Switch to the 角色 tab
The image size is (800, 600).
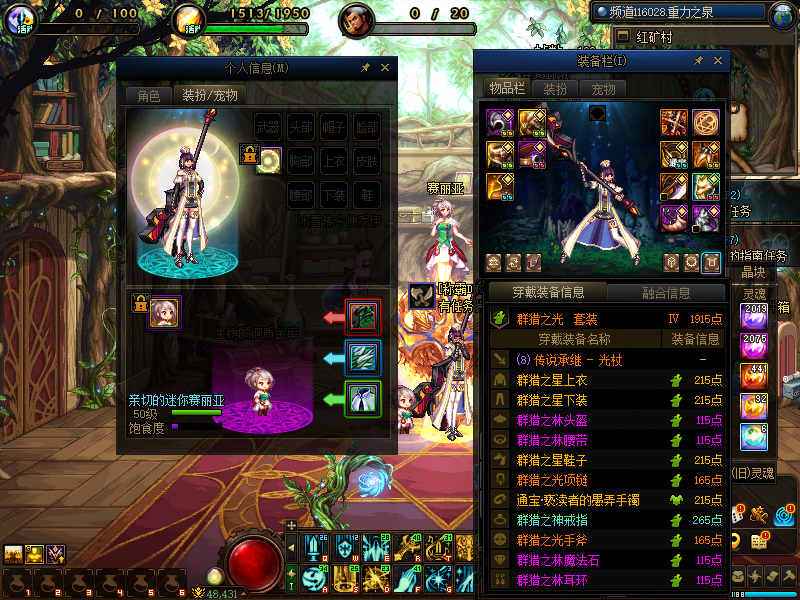(148, 96)
